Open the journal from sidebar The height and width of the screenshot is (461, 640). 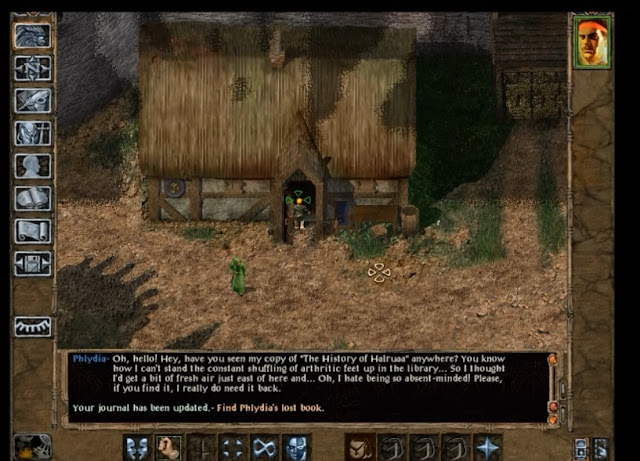click(x=33, y=101)
